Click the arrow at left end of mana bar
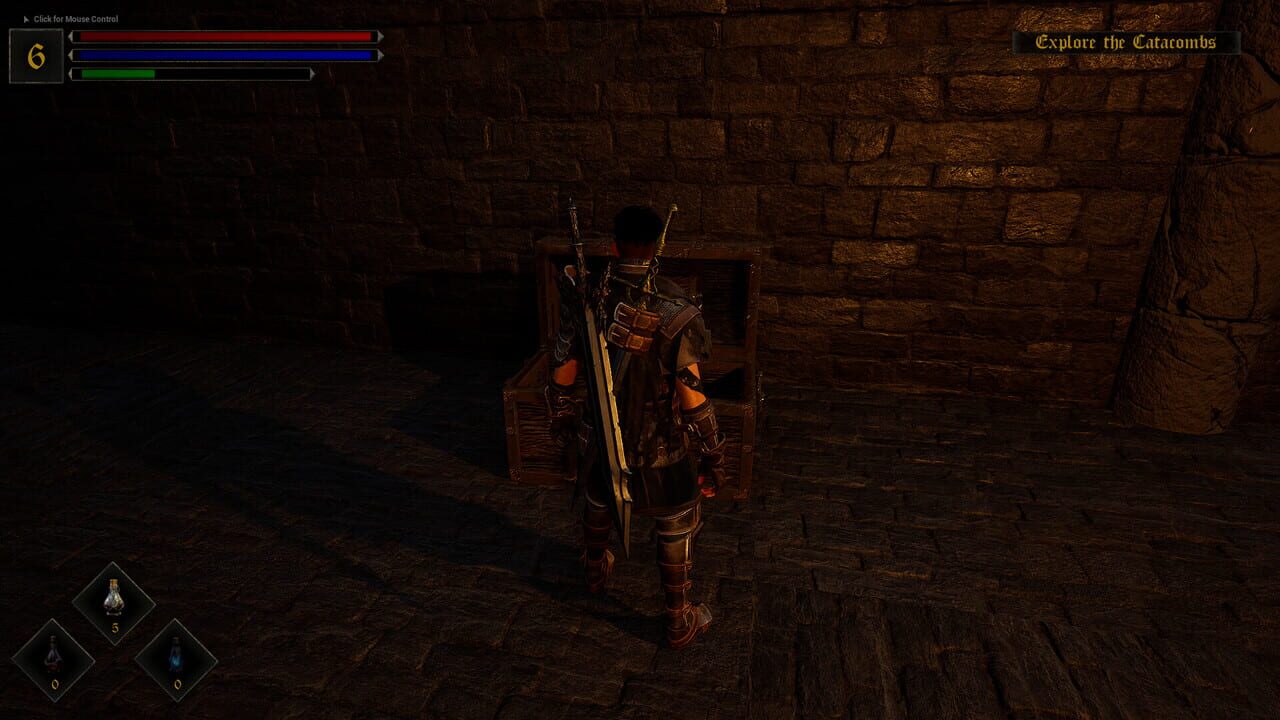 point(70,55)
